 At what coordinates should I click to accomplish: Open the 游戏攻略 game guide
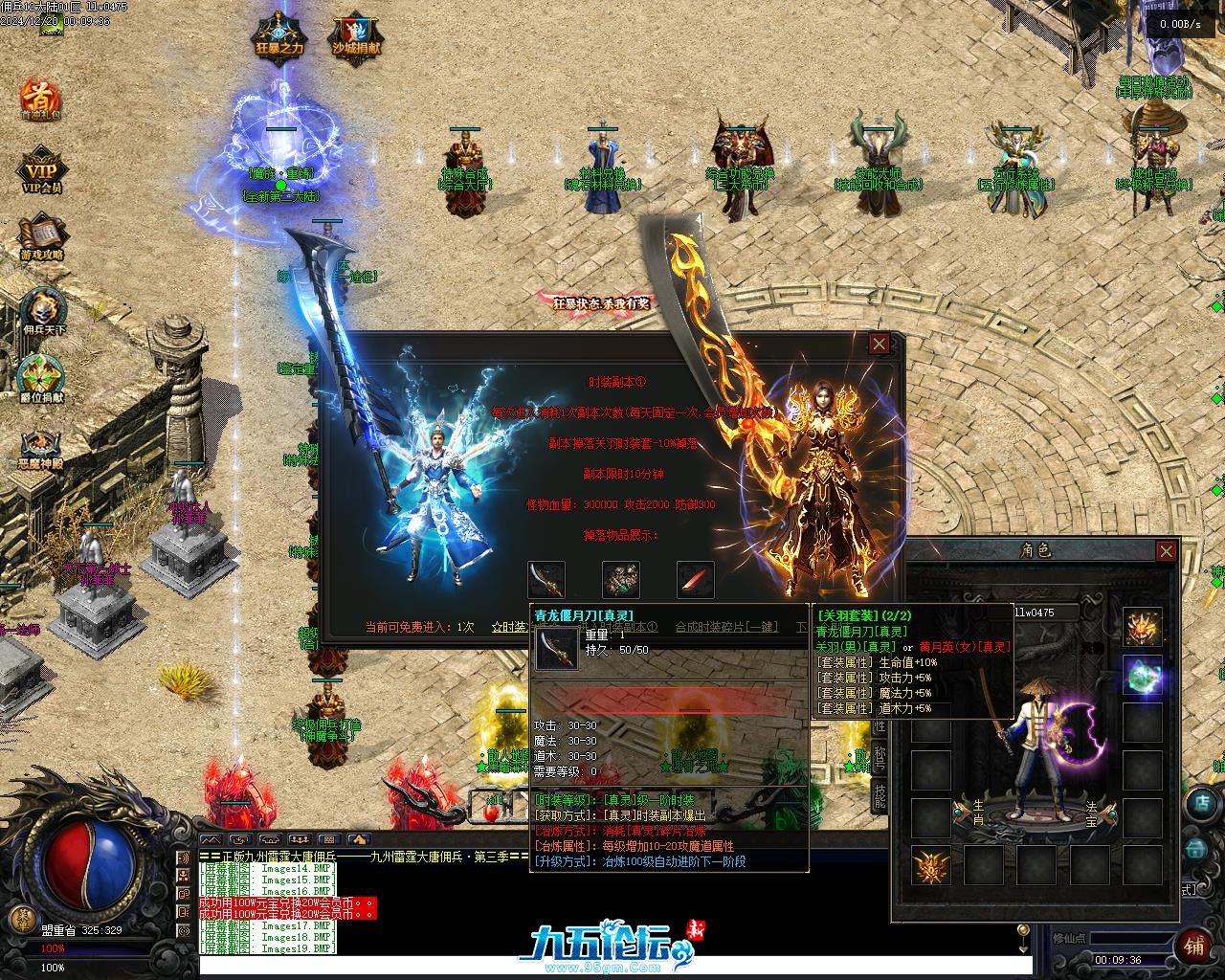41,236
